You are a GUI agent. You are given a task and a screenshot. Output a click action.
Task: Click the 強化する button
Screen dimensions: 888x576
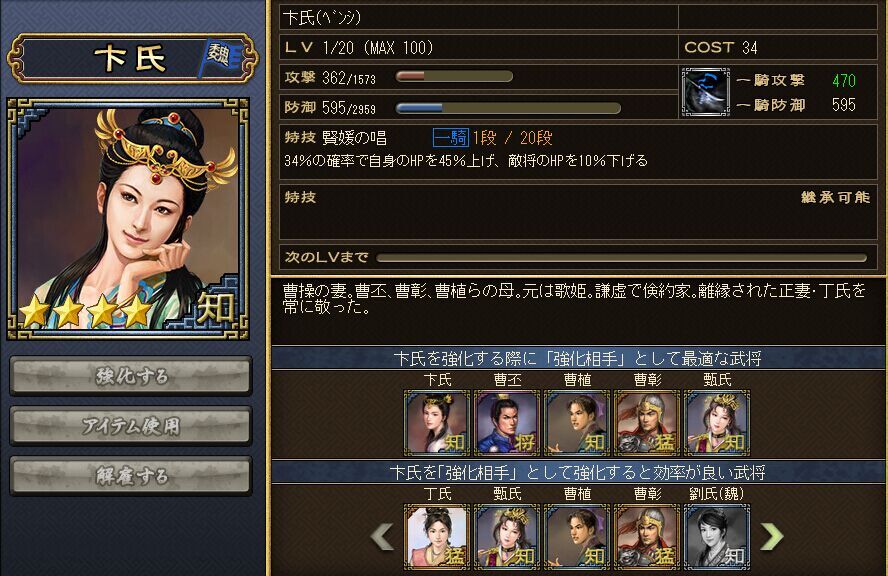(x=131, y=376)
